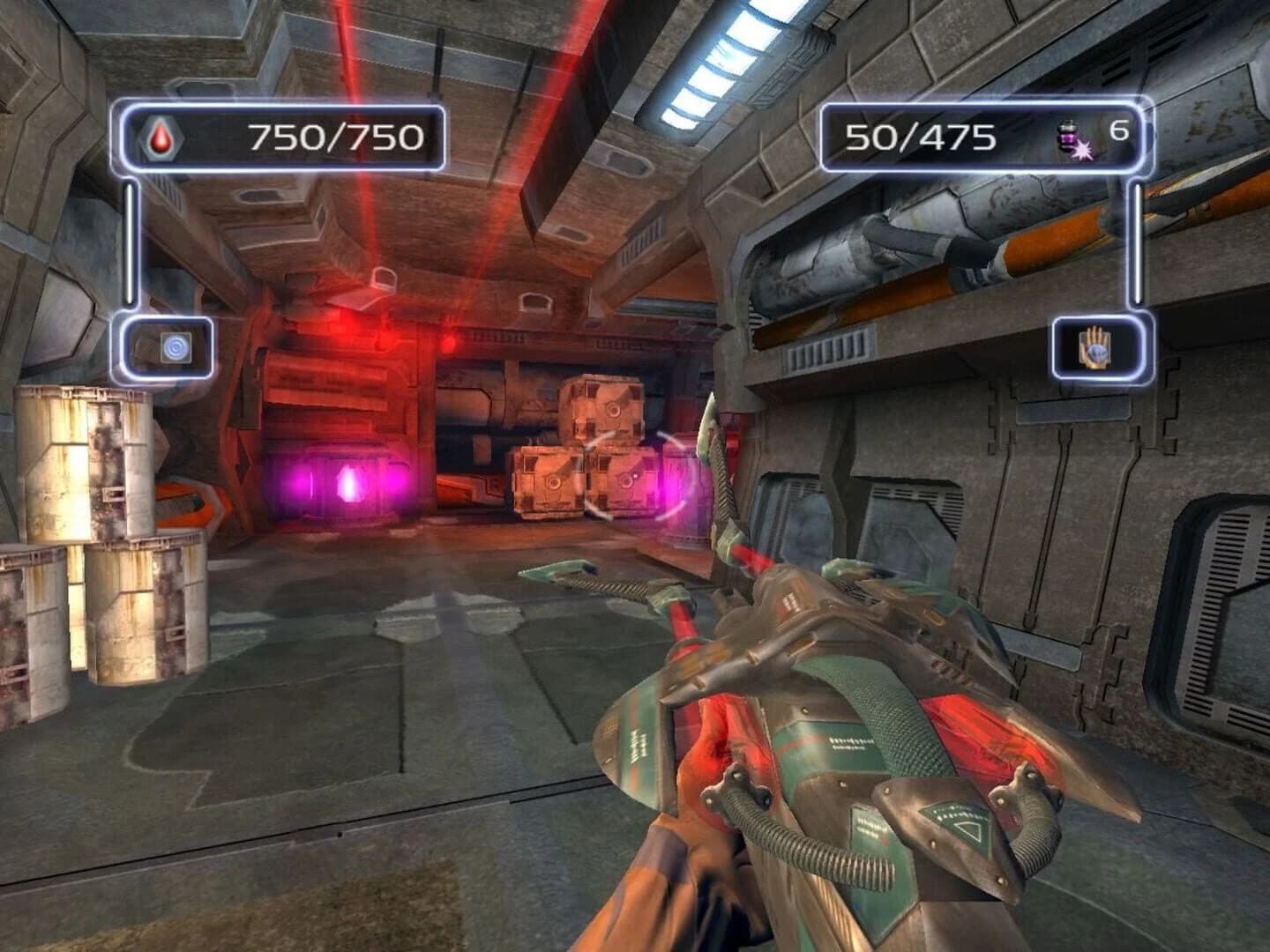Click the hexagonal frame around the health icon

pos(163,138)
